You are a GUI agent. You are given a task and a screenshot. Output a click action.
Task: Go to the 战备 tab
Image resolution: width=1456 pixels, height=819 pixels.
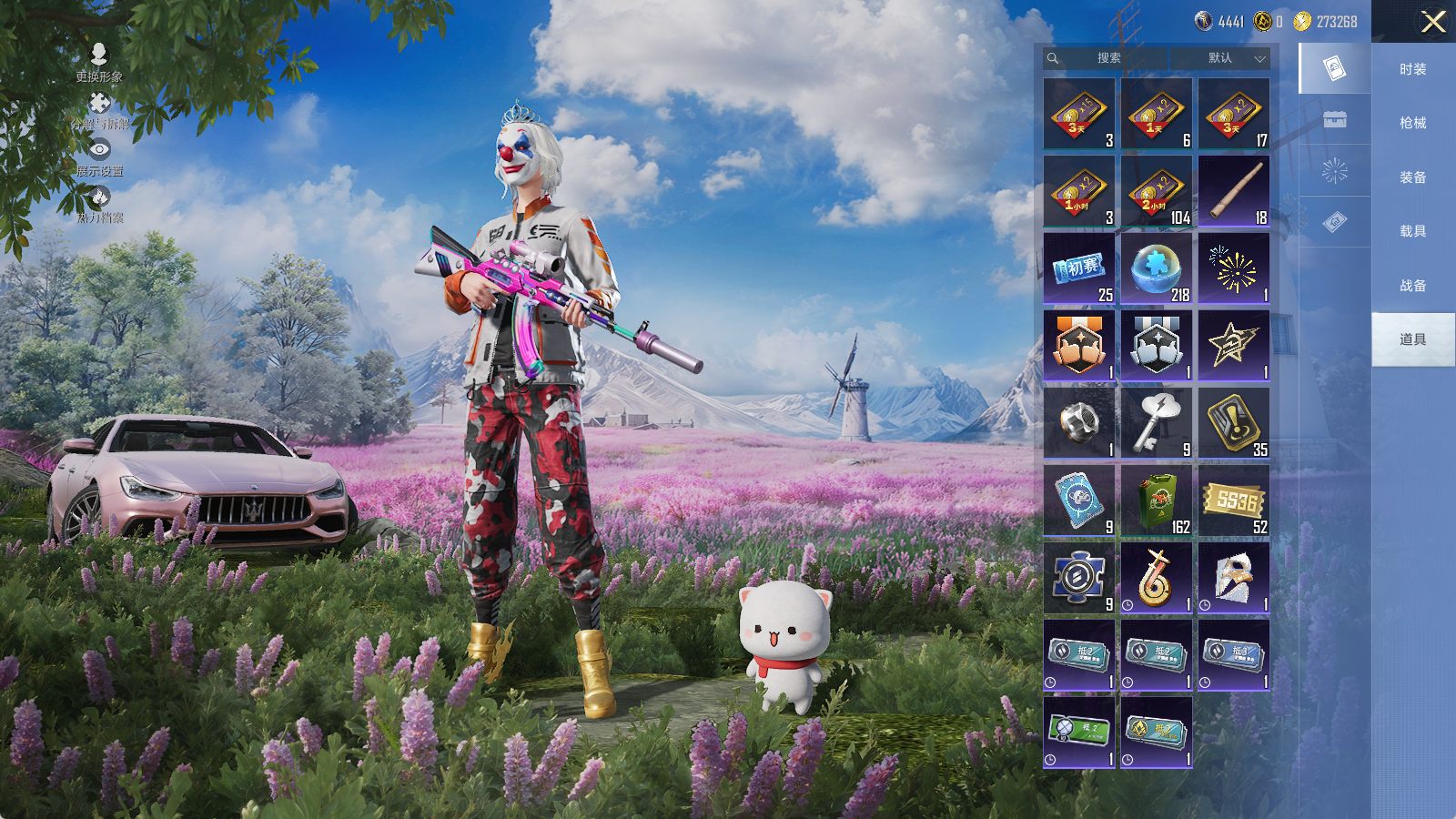[x=1412, y=286]
